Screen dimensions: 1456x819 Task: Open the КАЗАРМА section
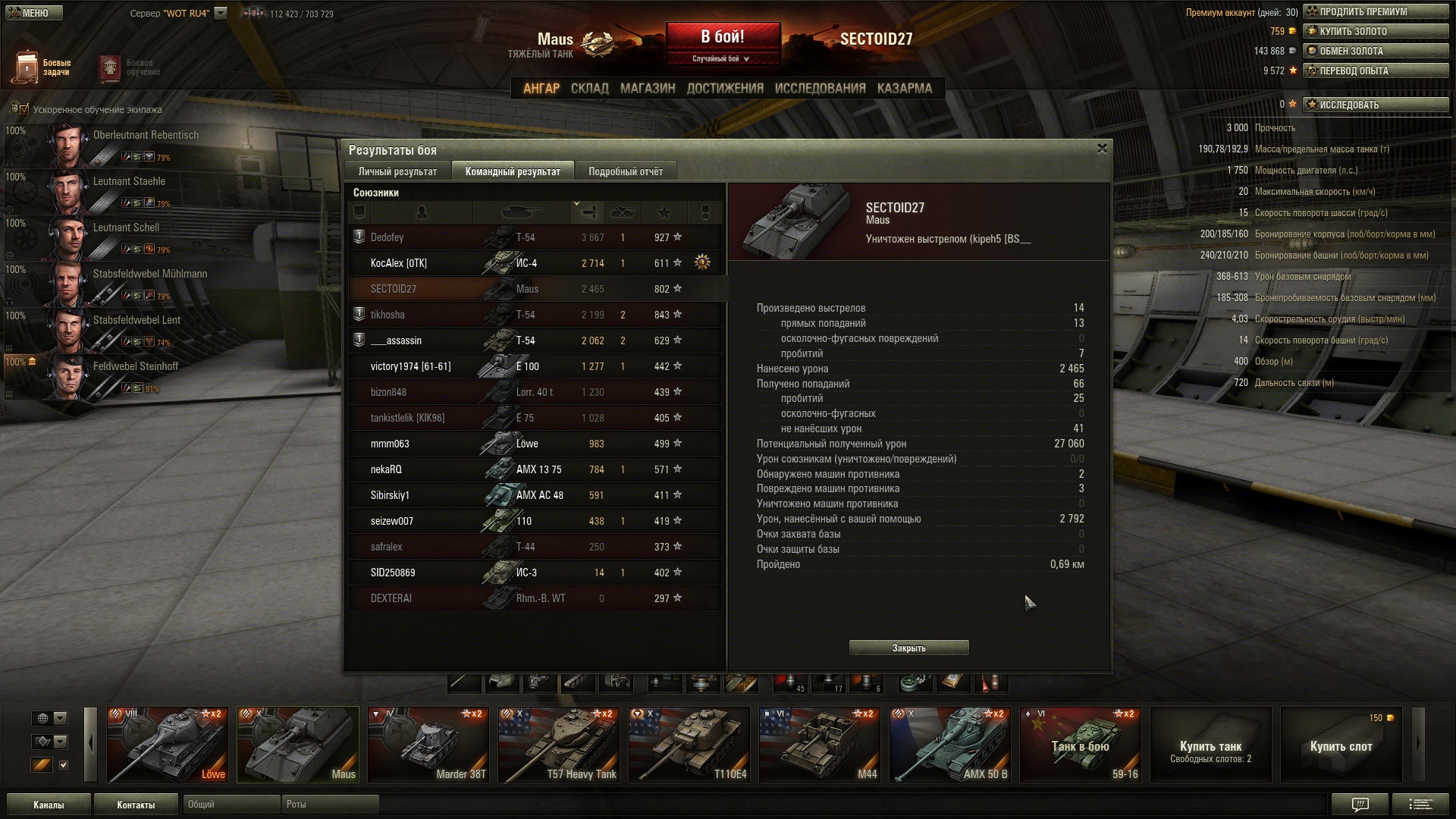[904, 88]
